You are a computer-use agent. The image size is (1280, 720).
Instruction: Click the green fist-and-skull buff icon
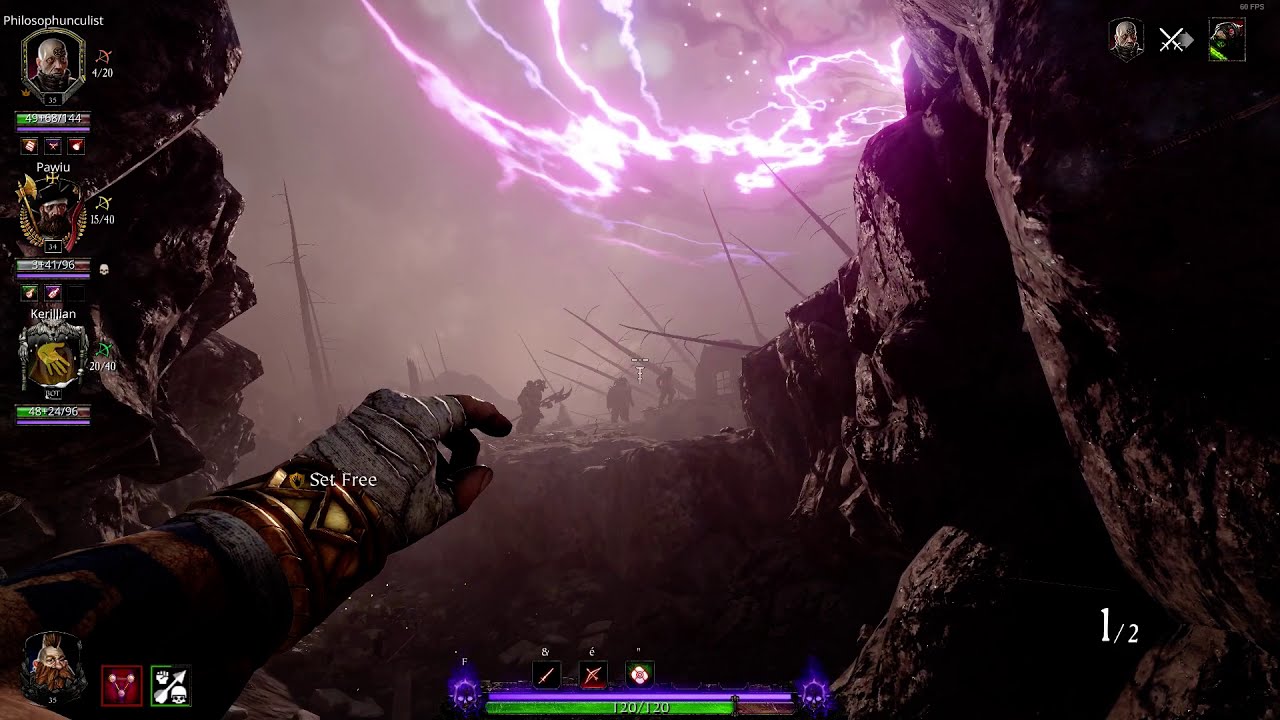coord(170,686)
